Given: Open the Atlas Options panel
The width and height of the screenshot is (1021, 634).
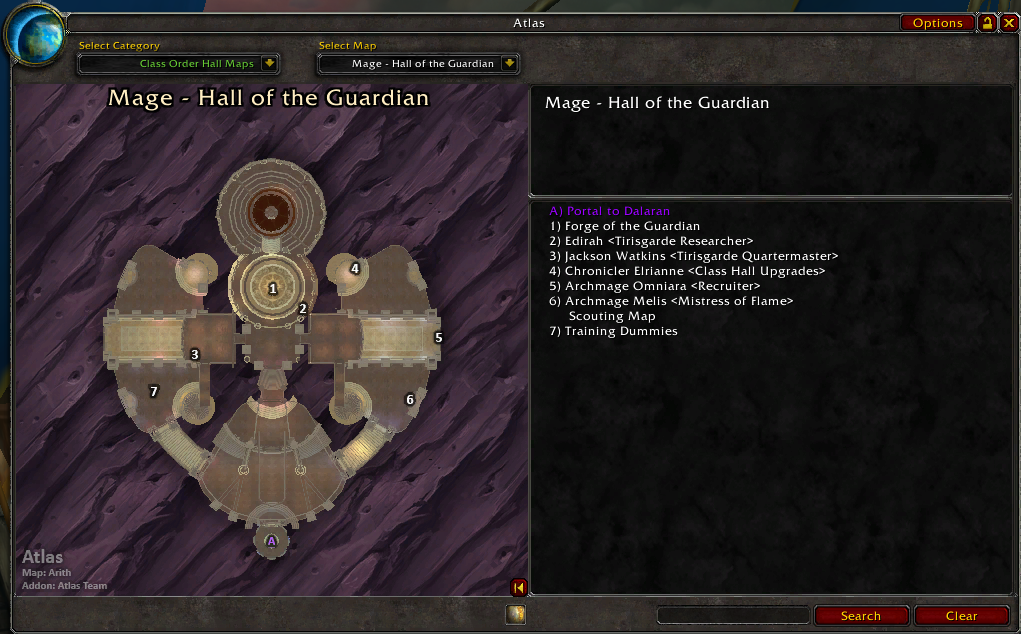Looking at the screenshot, I should (937, 23).
